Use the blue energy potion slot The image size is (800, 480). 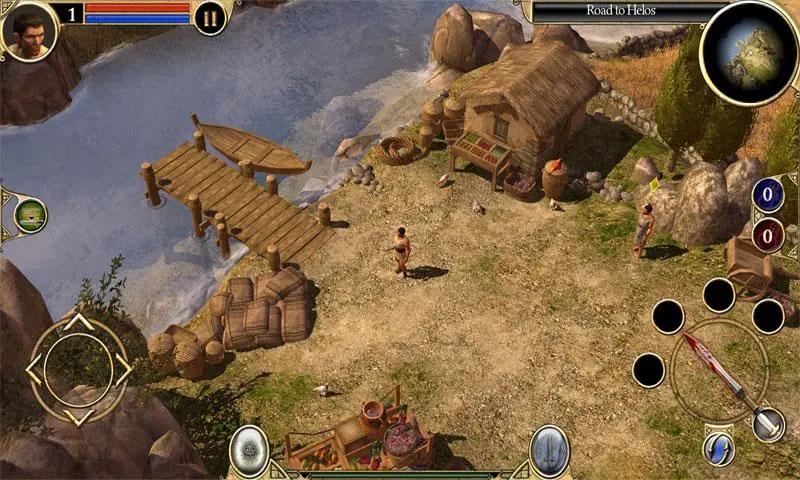768,194
